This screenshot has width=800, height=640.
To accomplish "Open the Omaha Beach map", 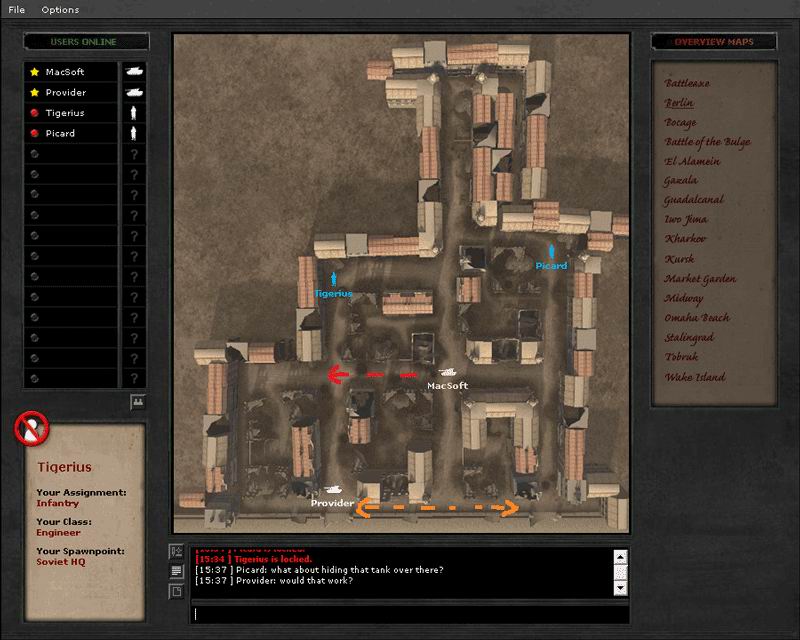I will click(697, 318).
